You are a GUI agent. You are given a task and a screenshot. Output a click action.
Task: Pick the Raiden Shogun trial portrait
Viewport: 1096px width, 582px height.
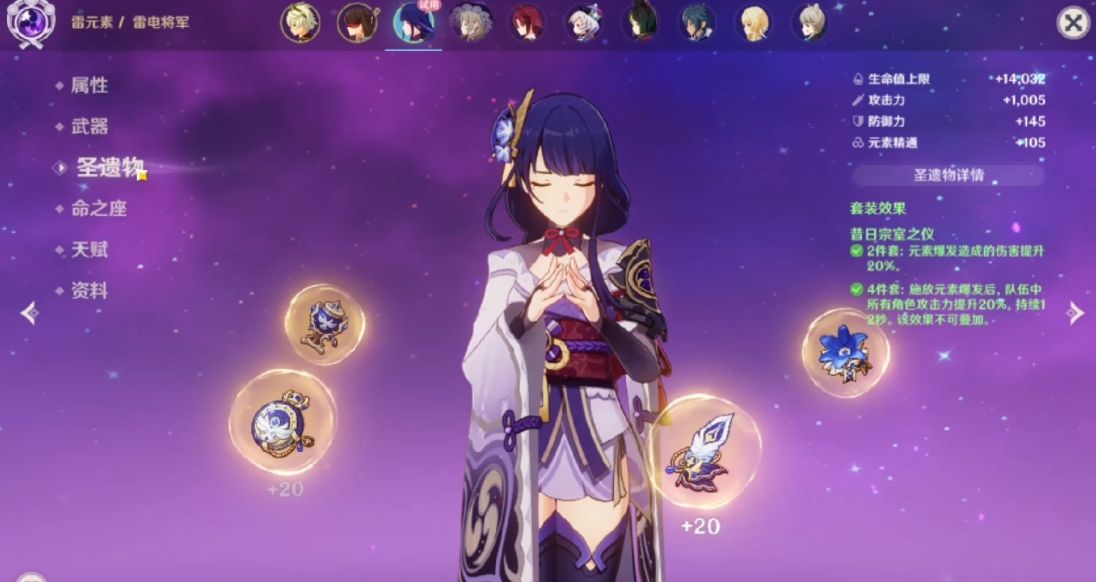[x=413, y=23]
